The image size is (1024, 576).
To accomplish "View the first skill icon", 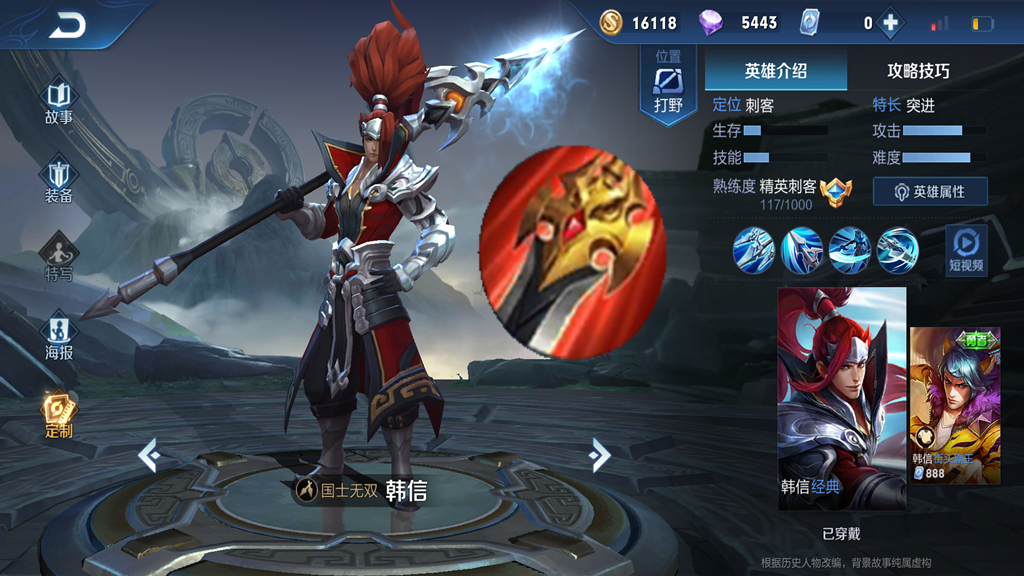I will (754, 249).
